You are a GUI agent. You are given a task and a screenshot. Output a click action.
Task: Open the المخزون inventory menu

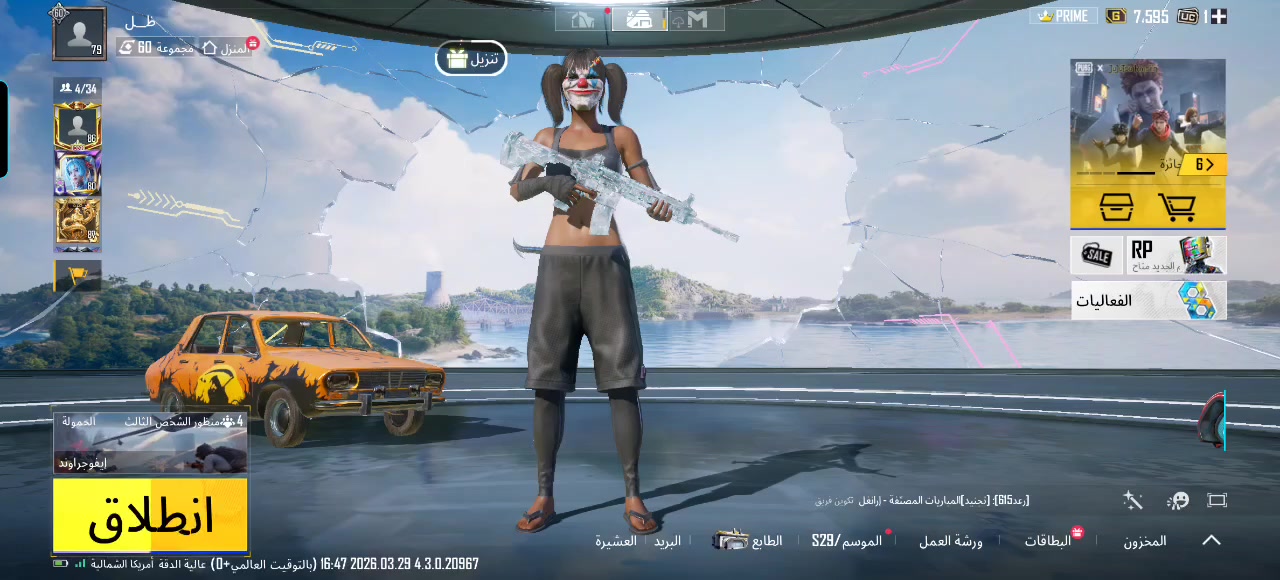pyautogui.click(x=1144, y=541)
